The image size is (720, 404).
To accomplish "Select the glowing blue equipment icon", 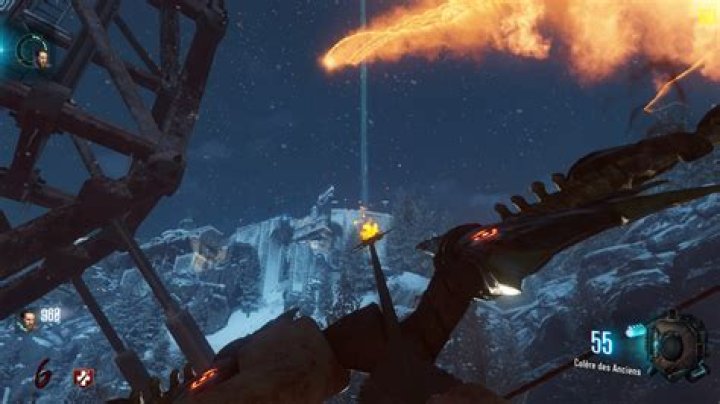I will 633,329.
